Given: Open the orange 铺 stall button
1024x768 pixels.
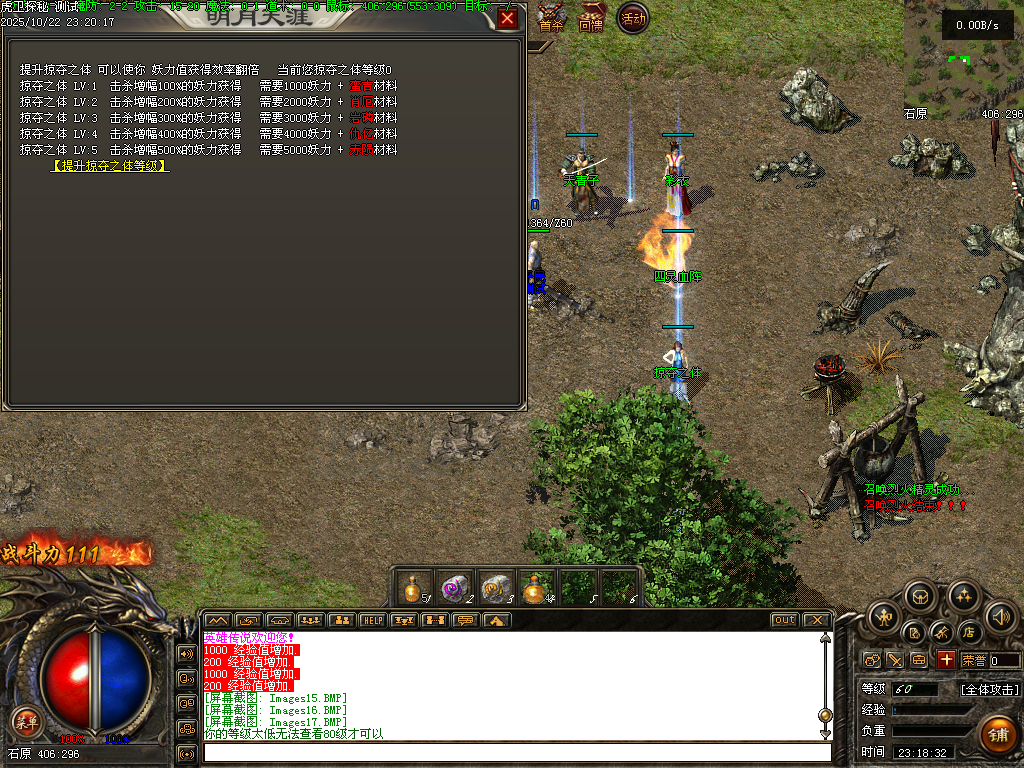Looking at the screenshot, I should pyautogui.click(x=997, y=735).
